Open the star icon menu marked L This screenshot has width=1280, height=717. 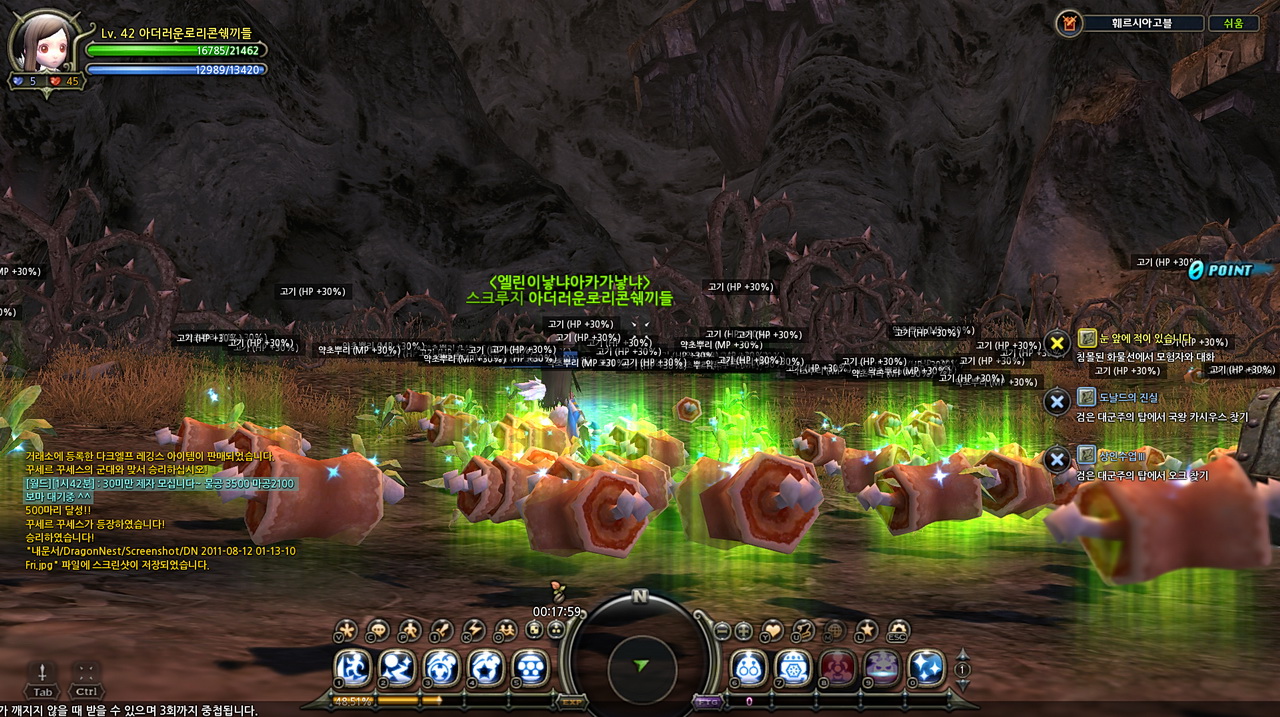click(x=866, y=630)
